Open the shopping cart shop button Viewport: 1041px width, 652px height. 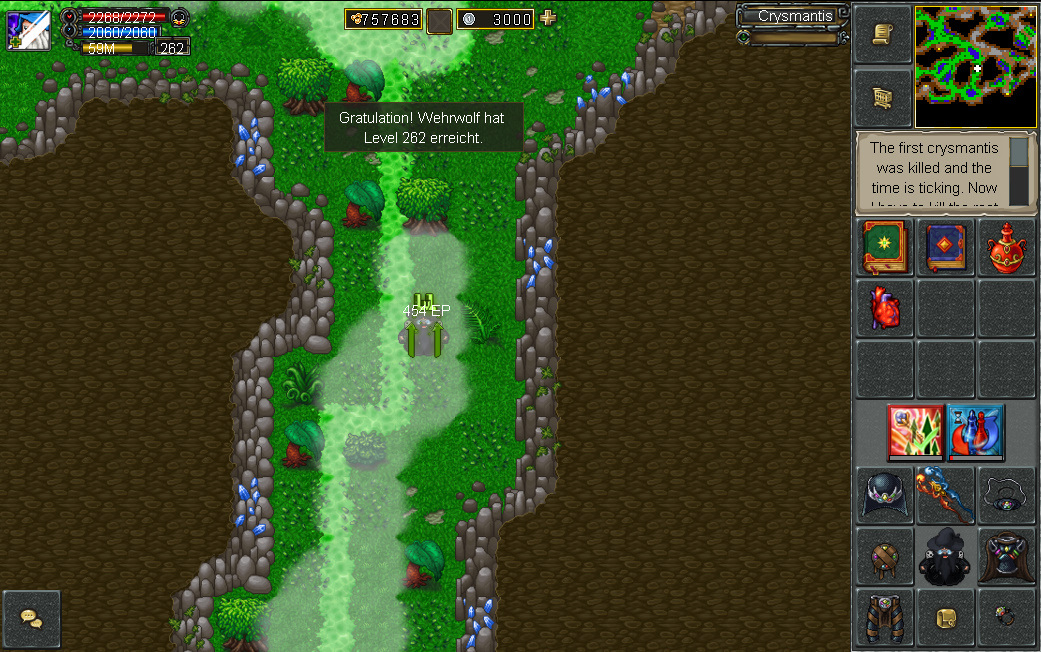coord(883,97)
